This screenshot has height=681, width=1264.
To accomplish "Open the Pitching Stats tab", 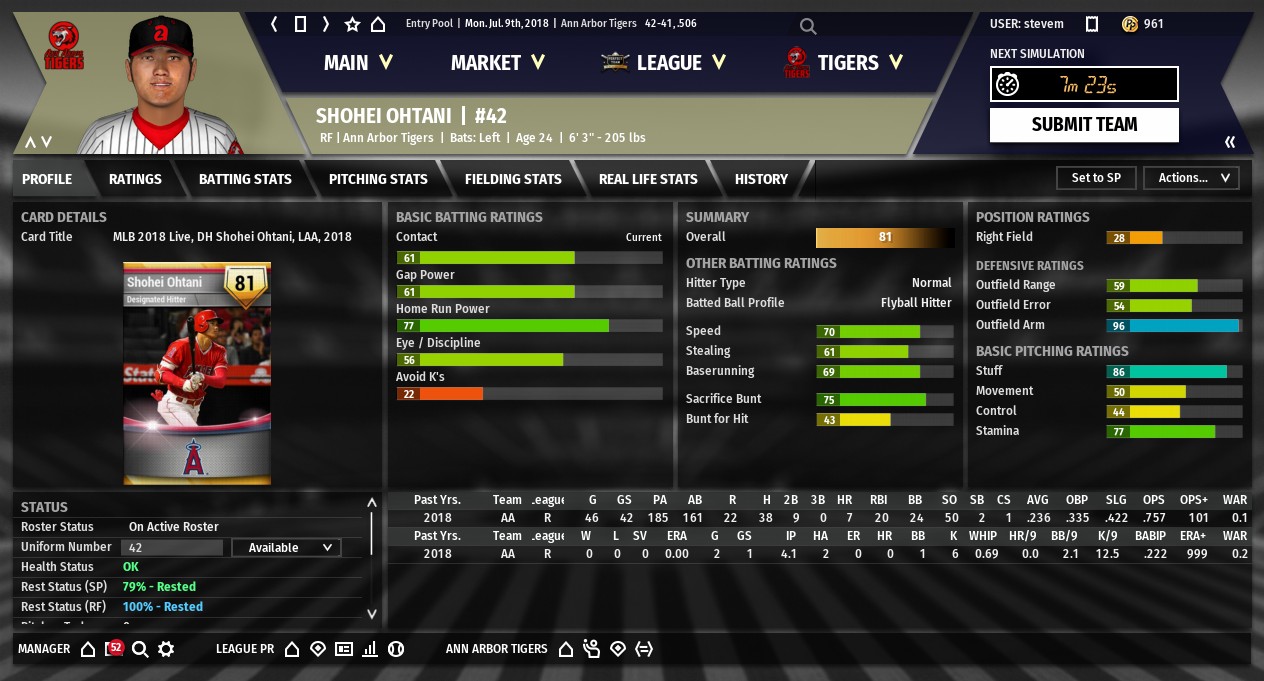I will [x=378, y=179].
